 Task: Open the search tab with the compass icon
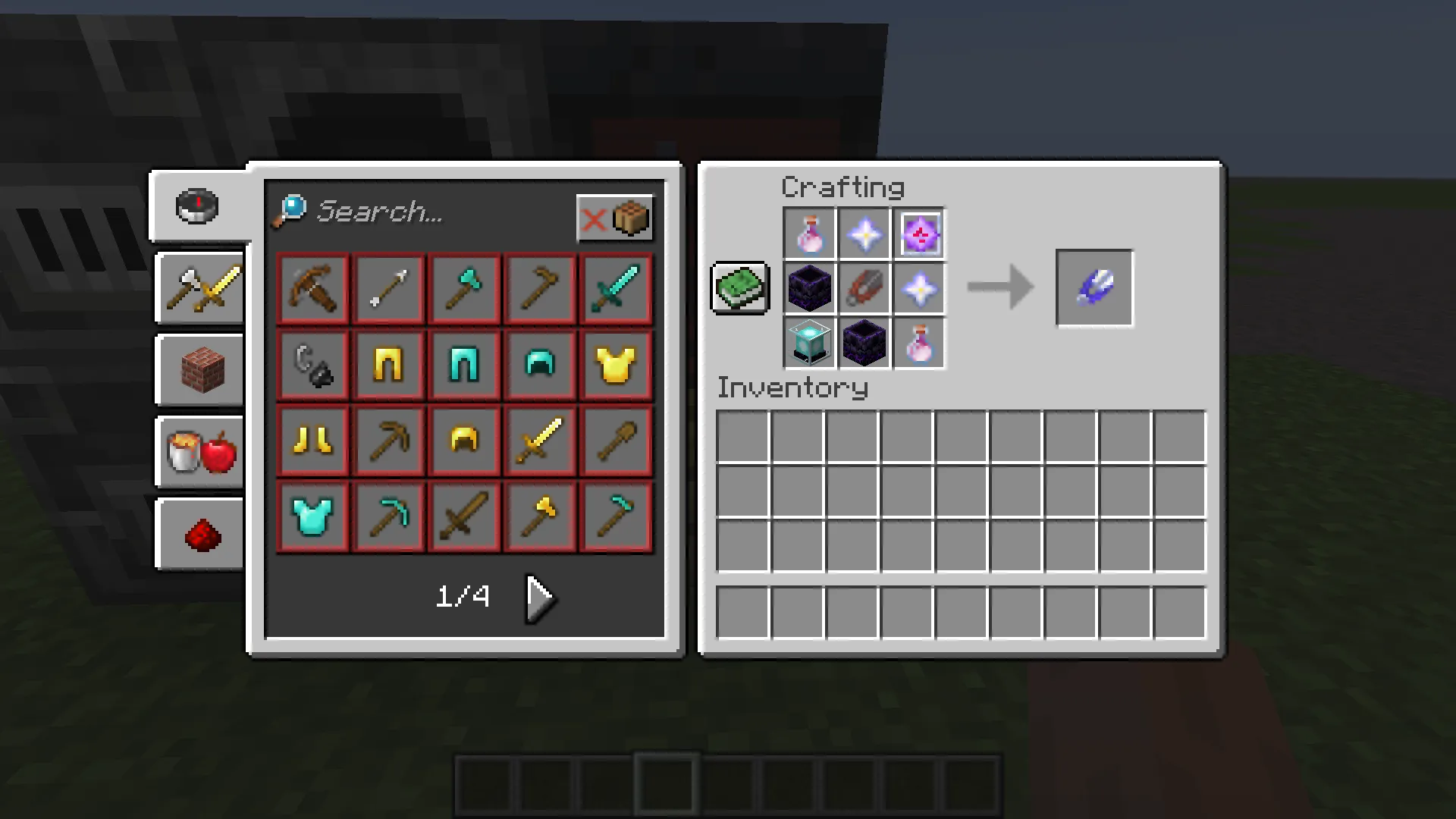point(197,206)
